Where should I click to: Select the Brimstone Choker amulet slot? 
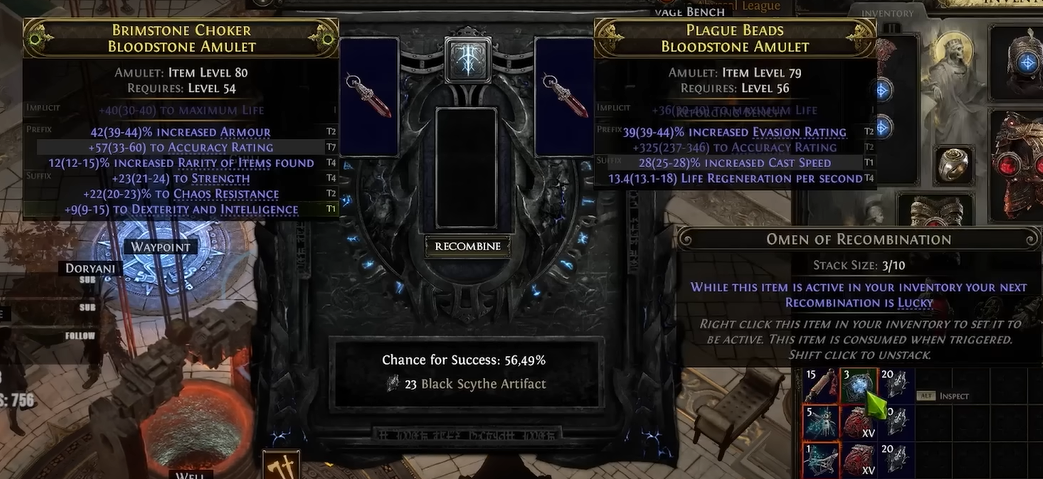click(368, 97)
